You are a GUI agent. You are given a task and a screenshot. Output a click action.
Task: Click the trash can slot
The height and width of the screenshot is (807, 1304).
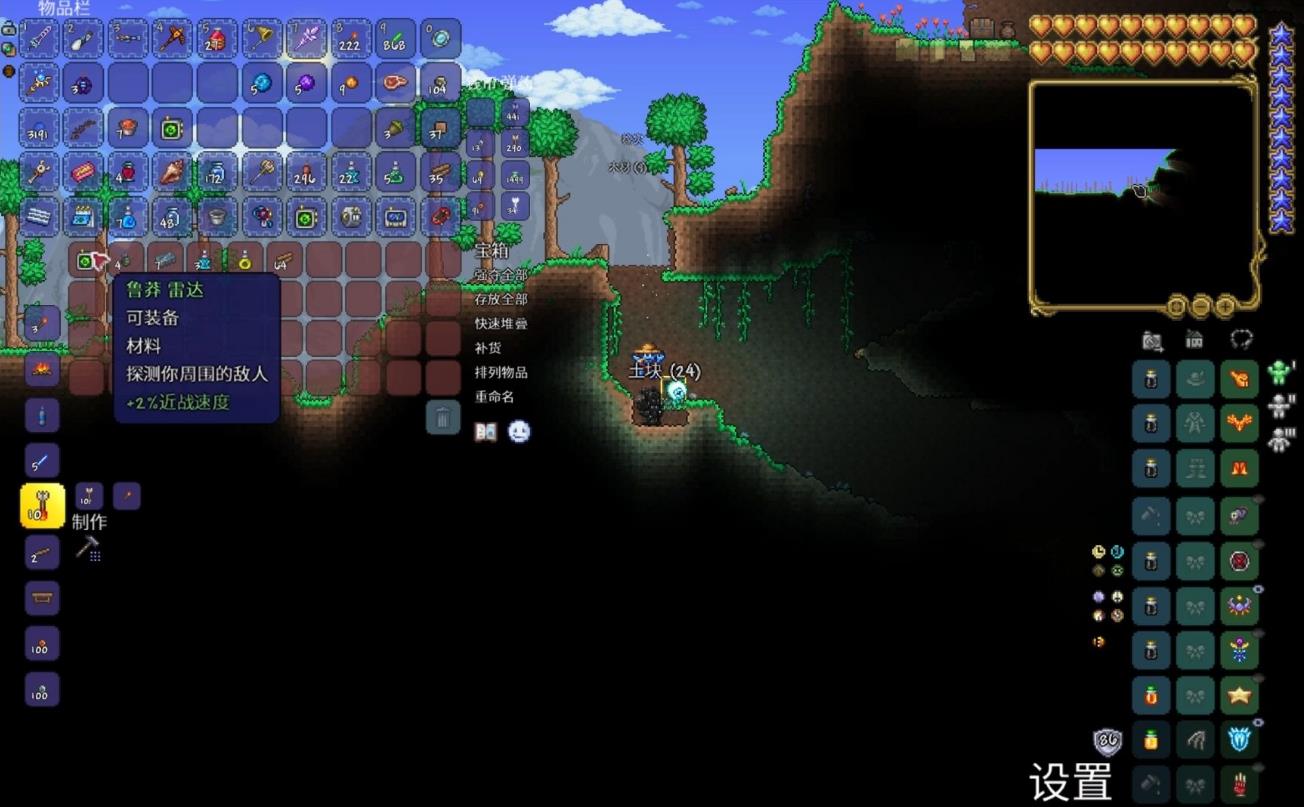(x=443, y=416)
